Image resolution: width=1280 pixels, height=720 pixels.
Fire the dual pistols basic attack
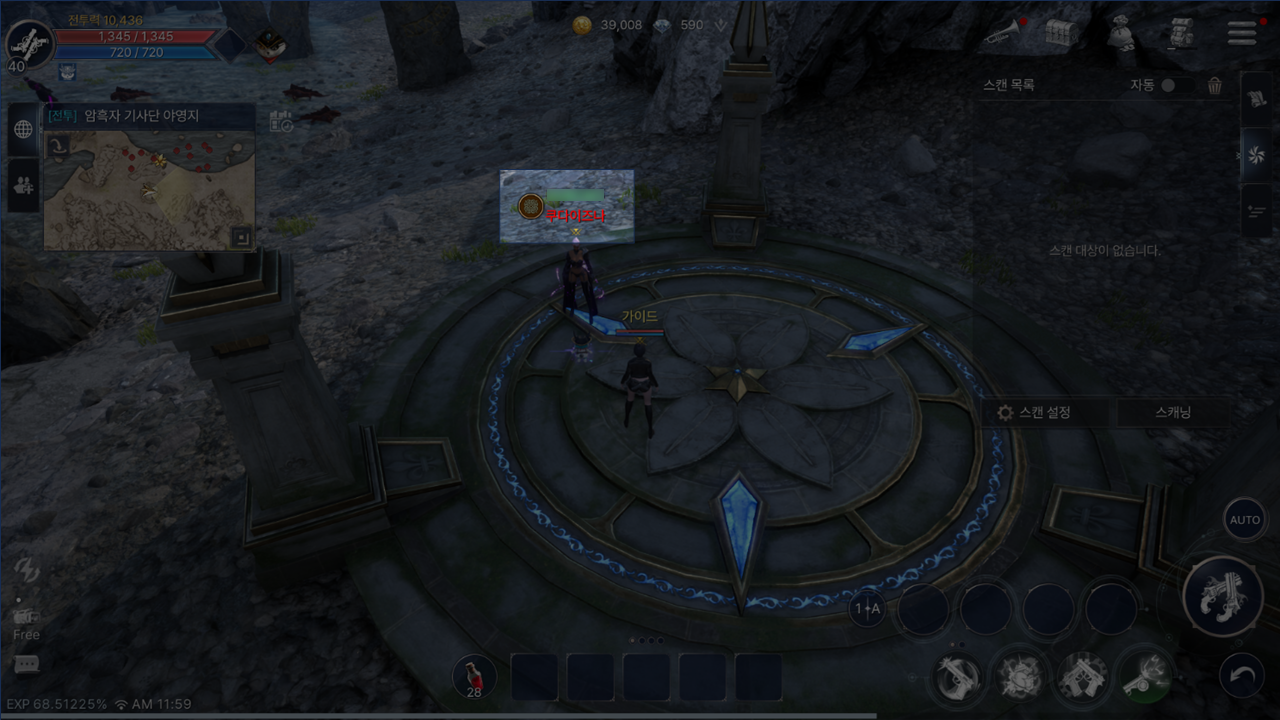1222,596
